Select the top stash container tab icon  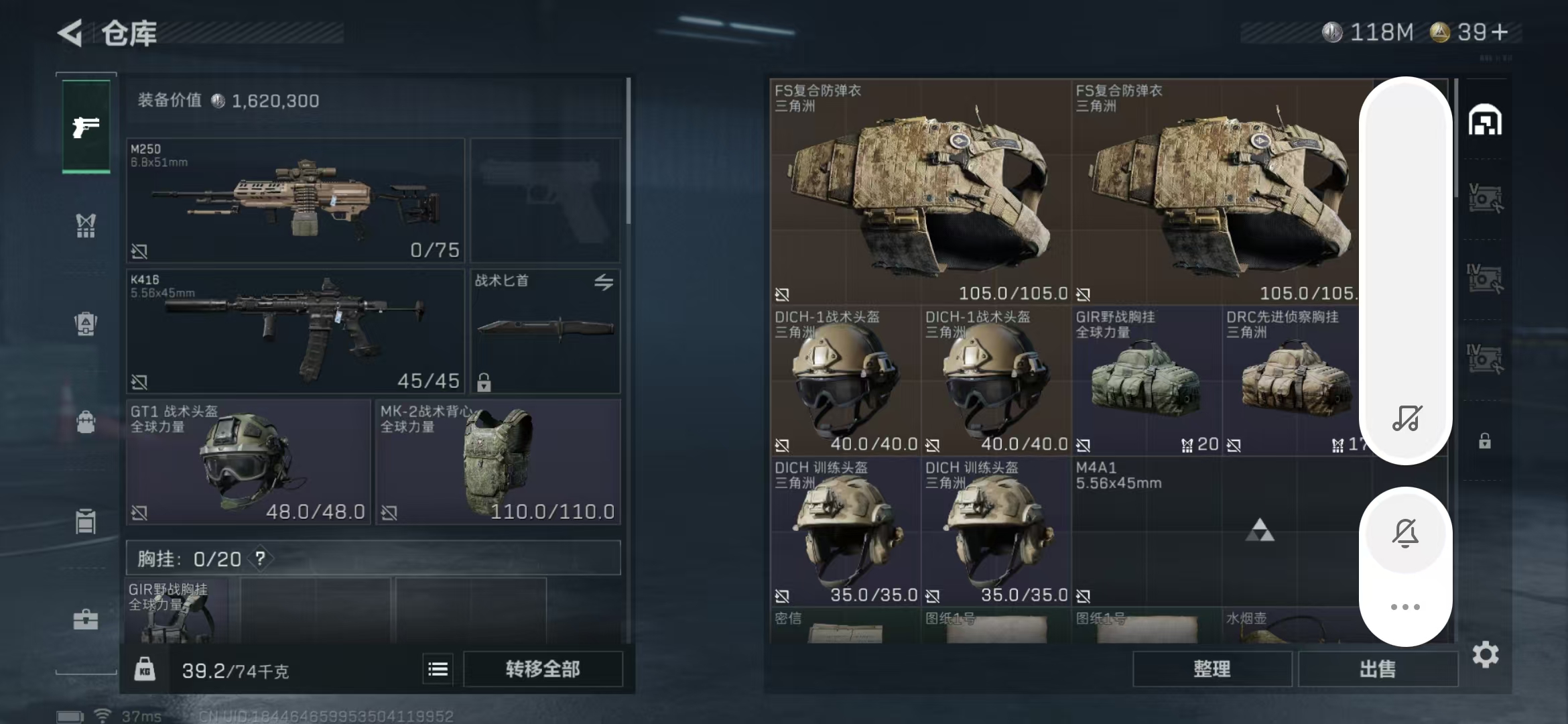(x=1485, y=121)
